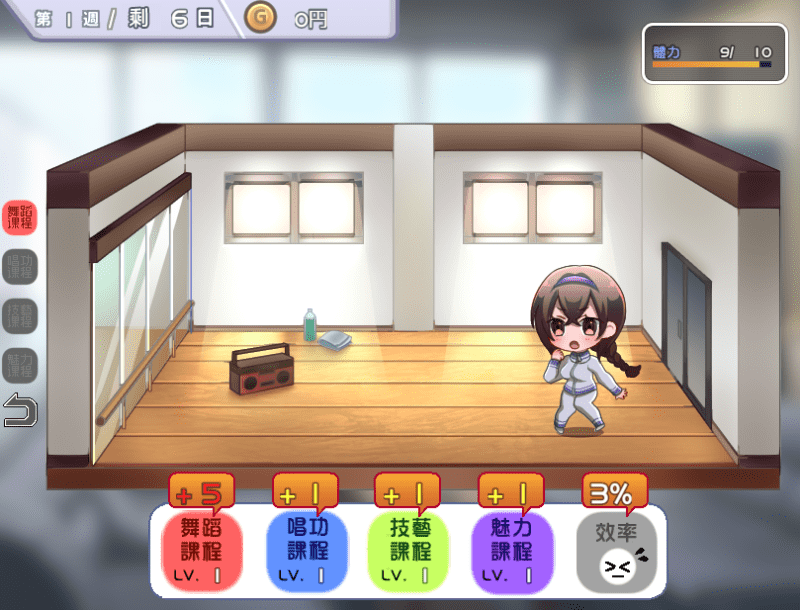Select the red 舞蹈課程 LV.1 lesson button
Viewport: 800px width, 610px height.
202,549
